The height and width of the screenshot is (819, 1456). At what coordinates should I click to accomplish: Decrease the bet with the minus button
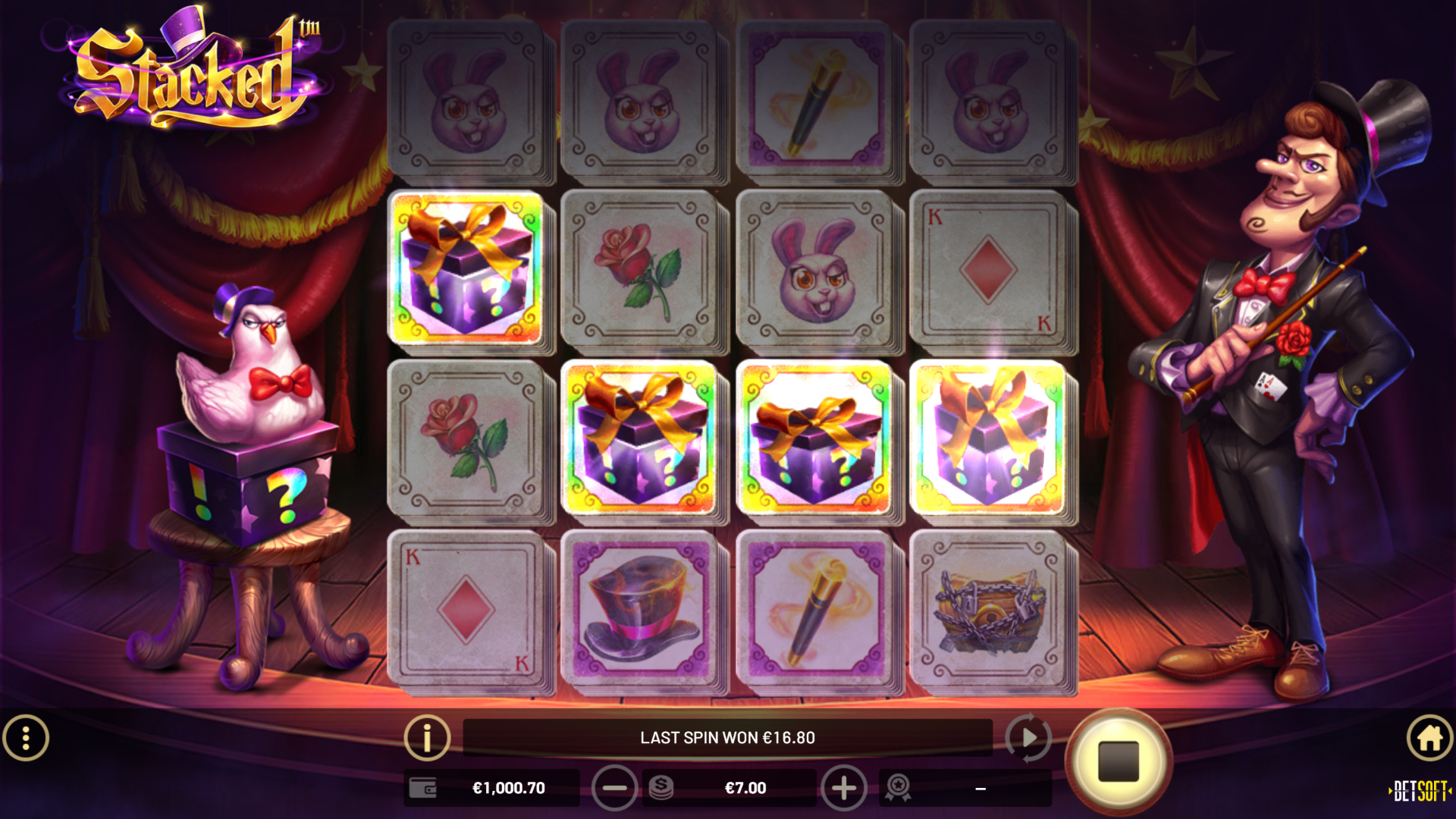(x=616, y=788)
